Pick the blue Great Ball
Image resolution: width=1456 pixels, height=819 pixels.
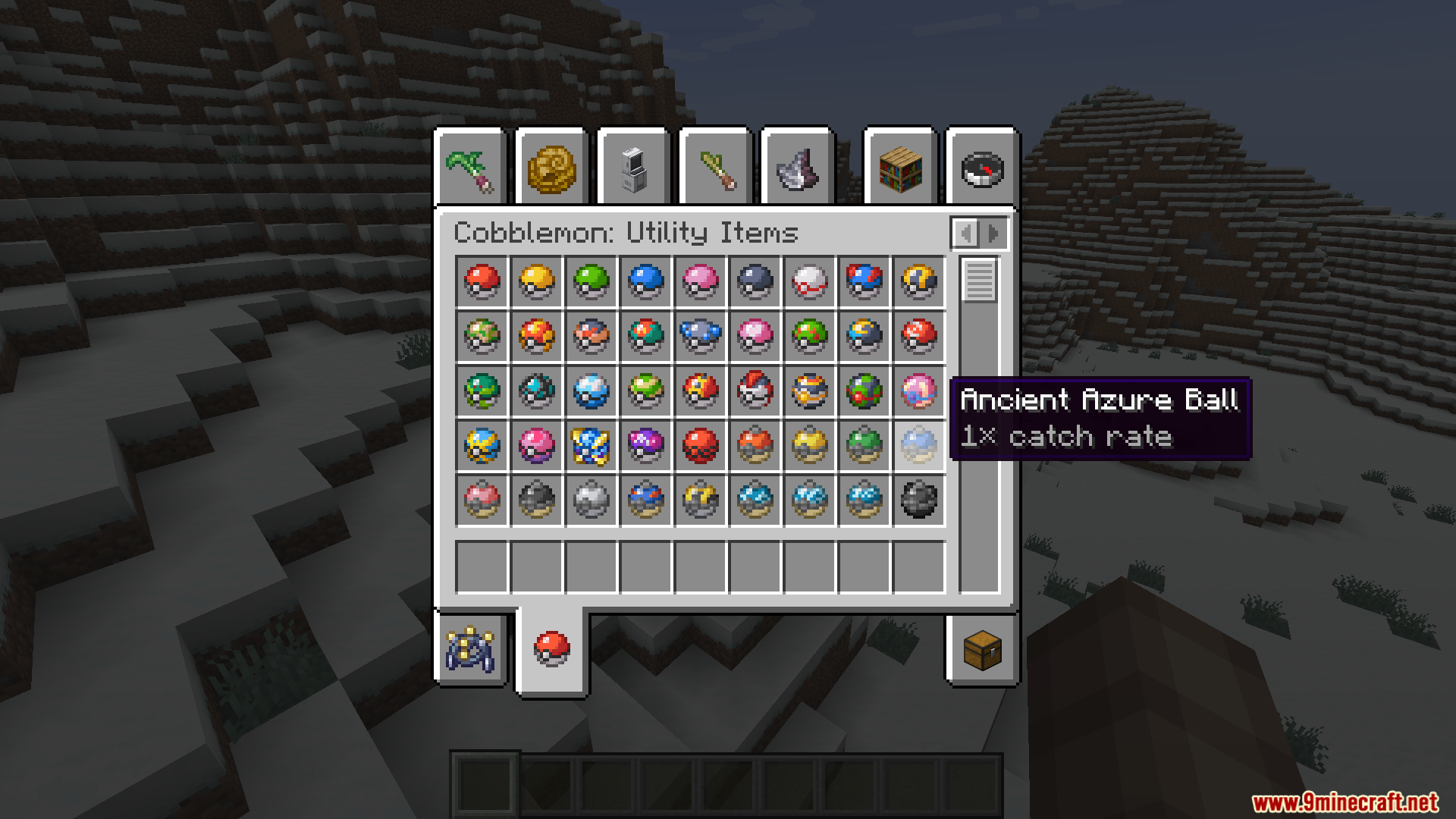[865, 282]
